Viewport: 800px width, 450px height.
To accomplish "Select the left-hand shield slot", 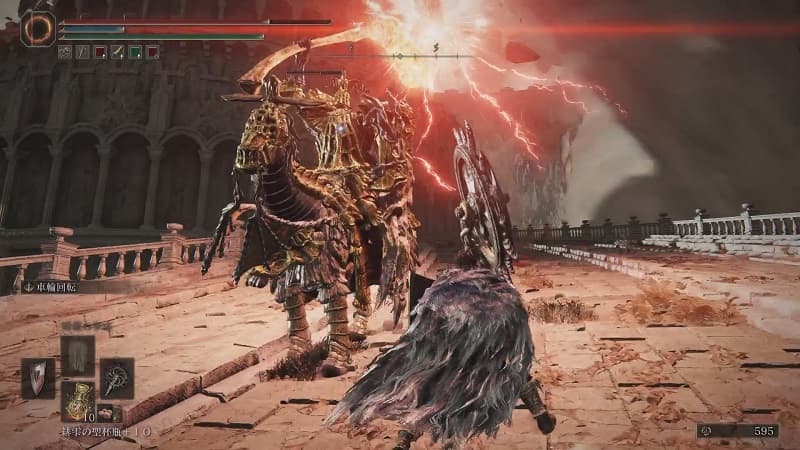I will pyautogui.click(x=38, y=379).
